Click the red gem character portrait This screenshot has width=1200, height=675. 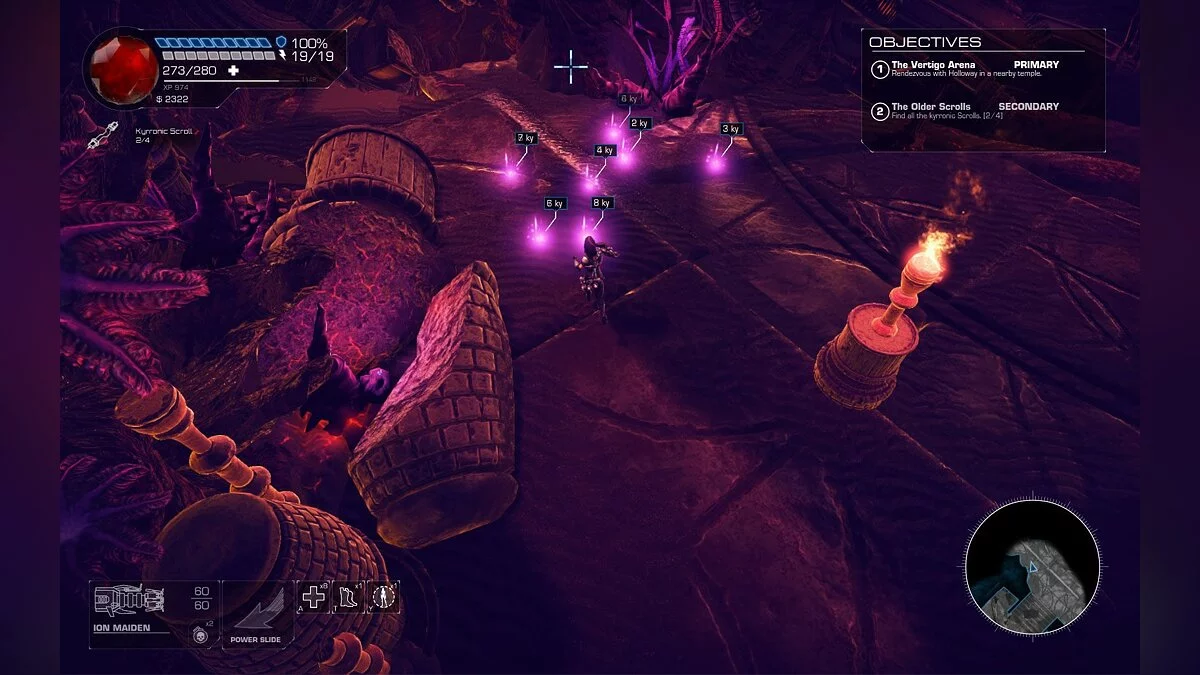click(119, 66)
